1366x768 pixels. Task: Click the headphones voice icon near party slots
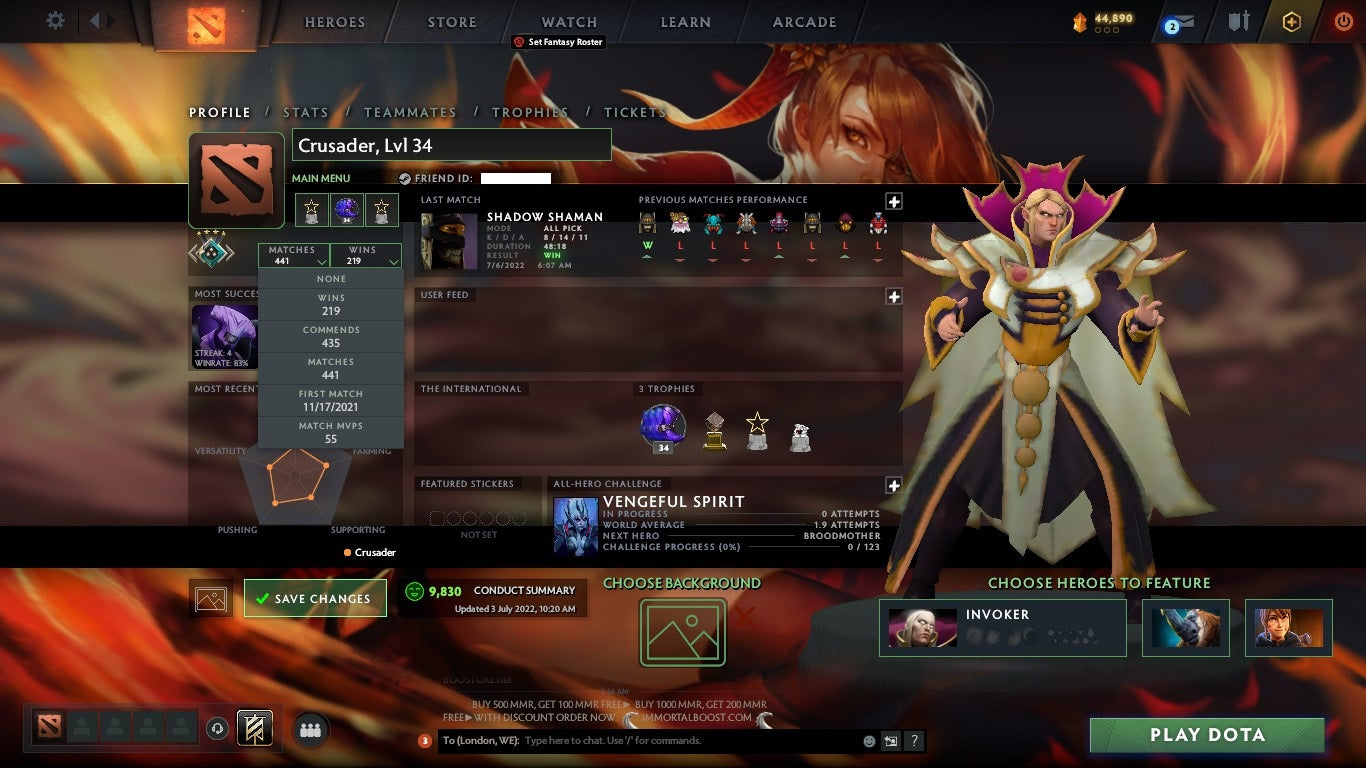pyautogui.click(x=217, y=730)
